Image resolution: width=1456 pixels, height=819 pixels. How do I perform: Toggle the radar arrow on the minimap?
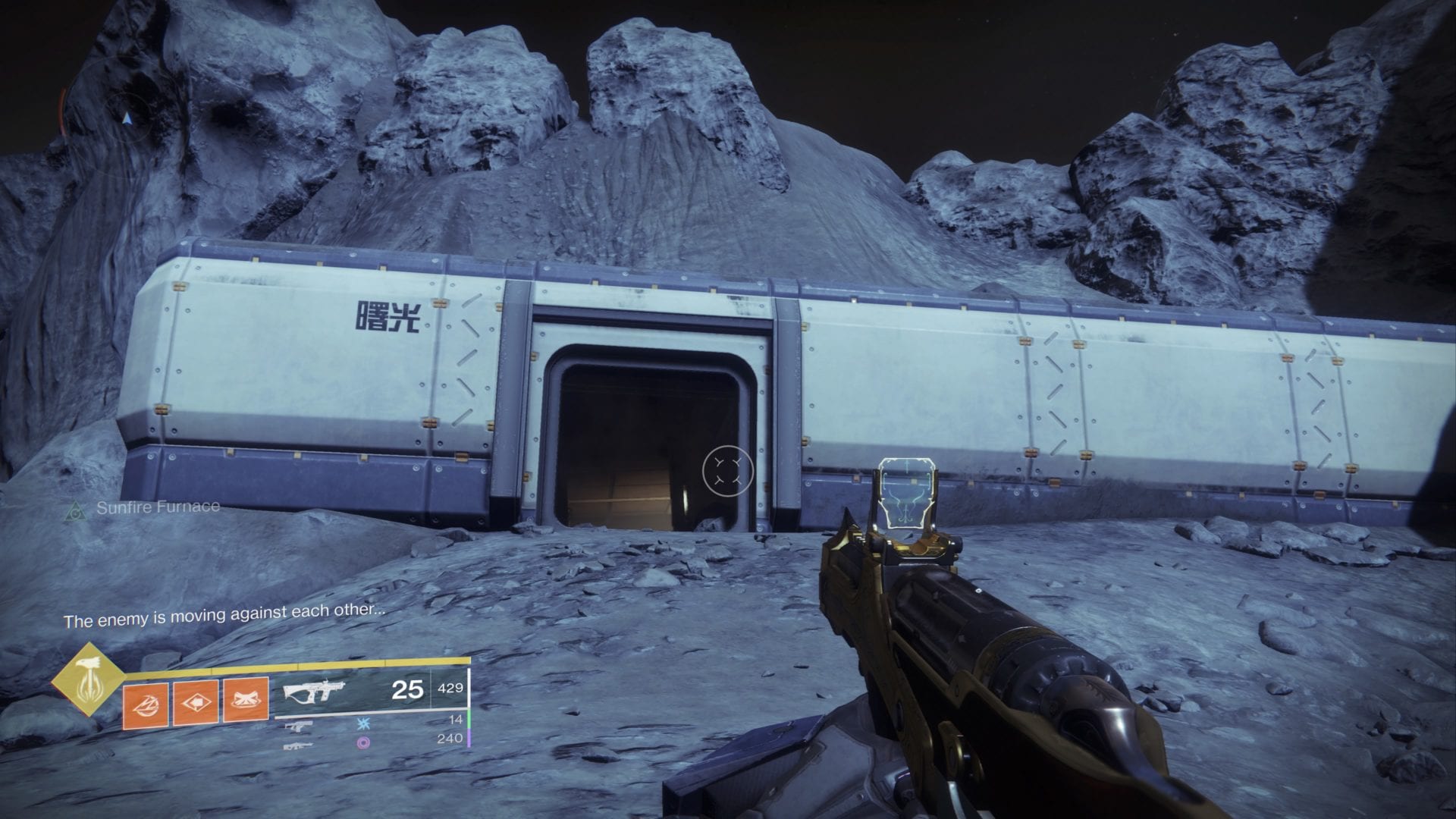click(127, 120)
